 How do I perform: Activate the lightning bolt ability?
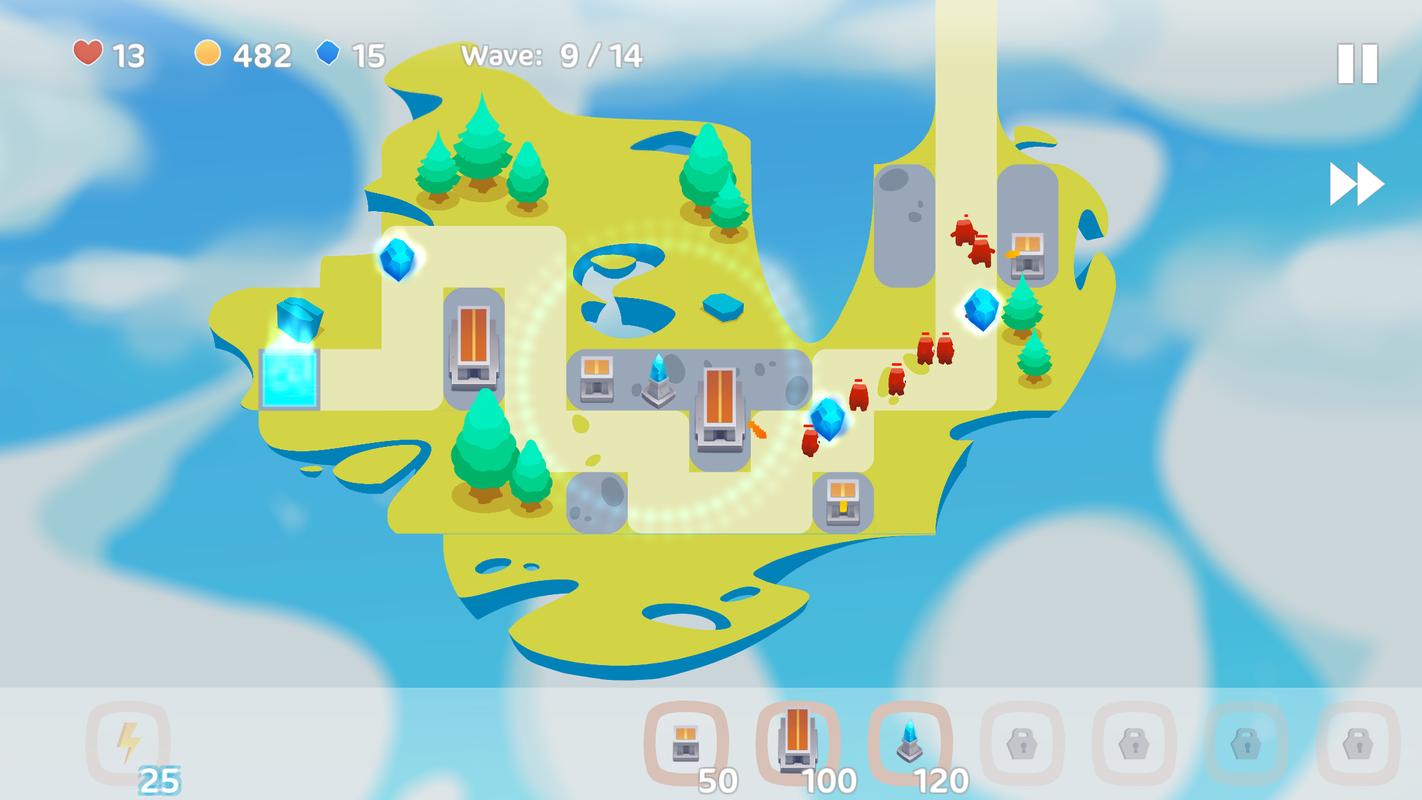128,743
